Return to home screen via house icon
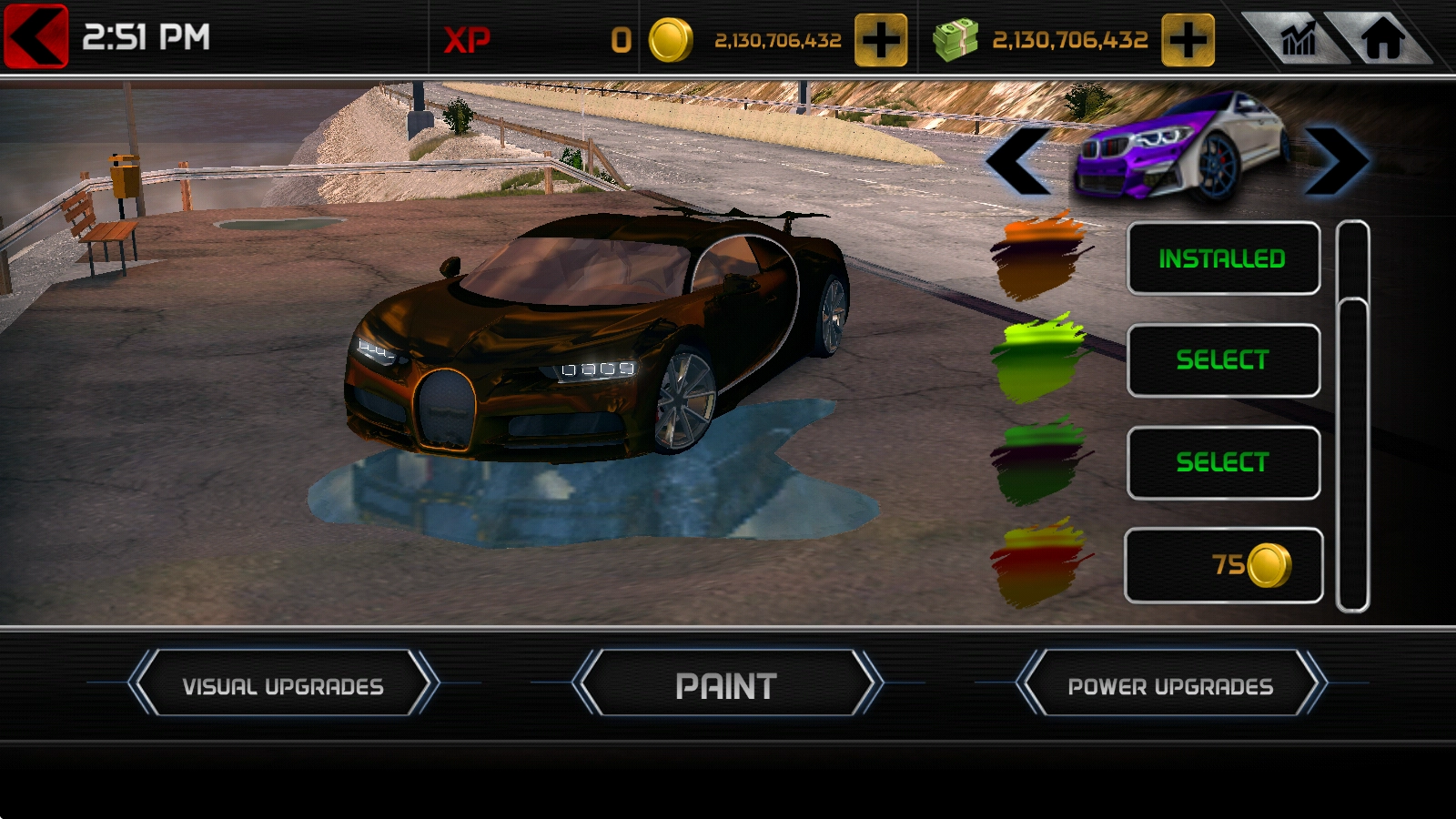 click(x=1382, y=39)
